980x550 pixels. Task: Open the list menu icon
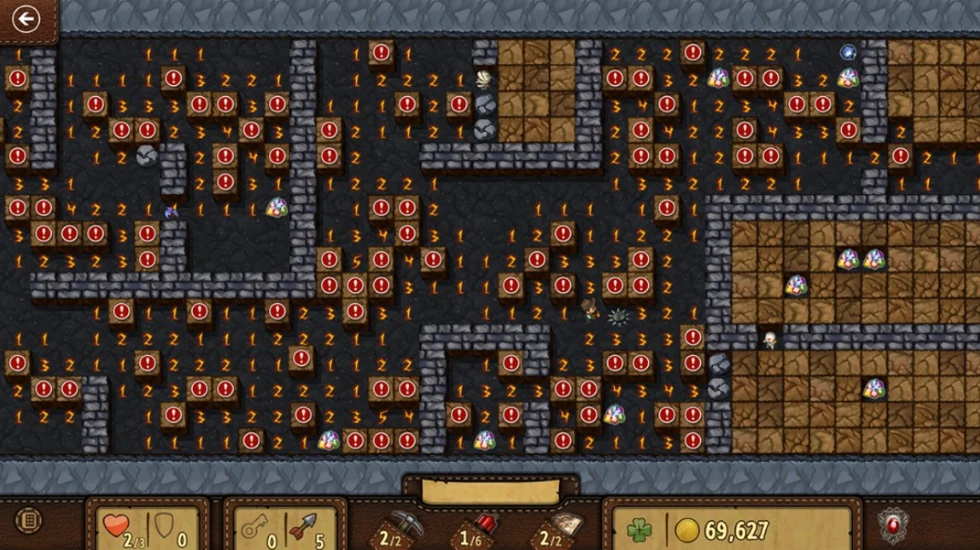[x=29, y=521]
